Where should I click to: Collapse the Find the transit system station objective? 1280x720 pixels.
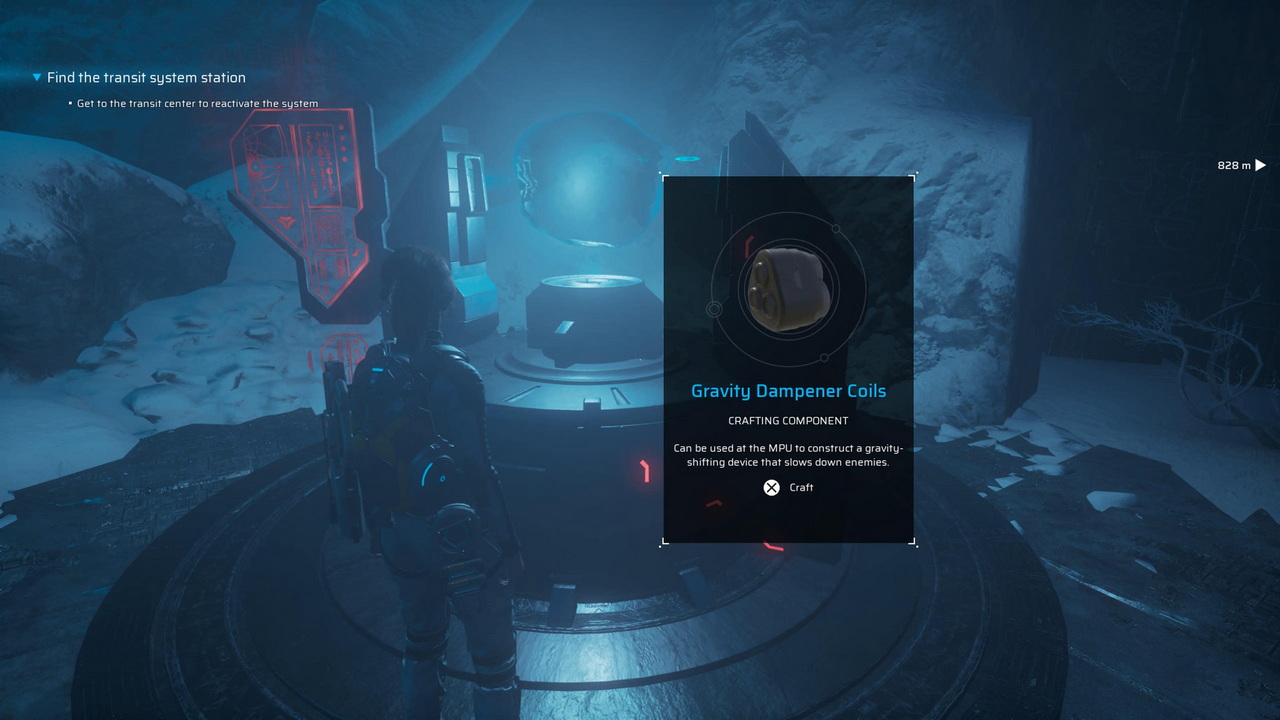37,77
